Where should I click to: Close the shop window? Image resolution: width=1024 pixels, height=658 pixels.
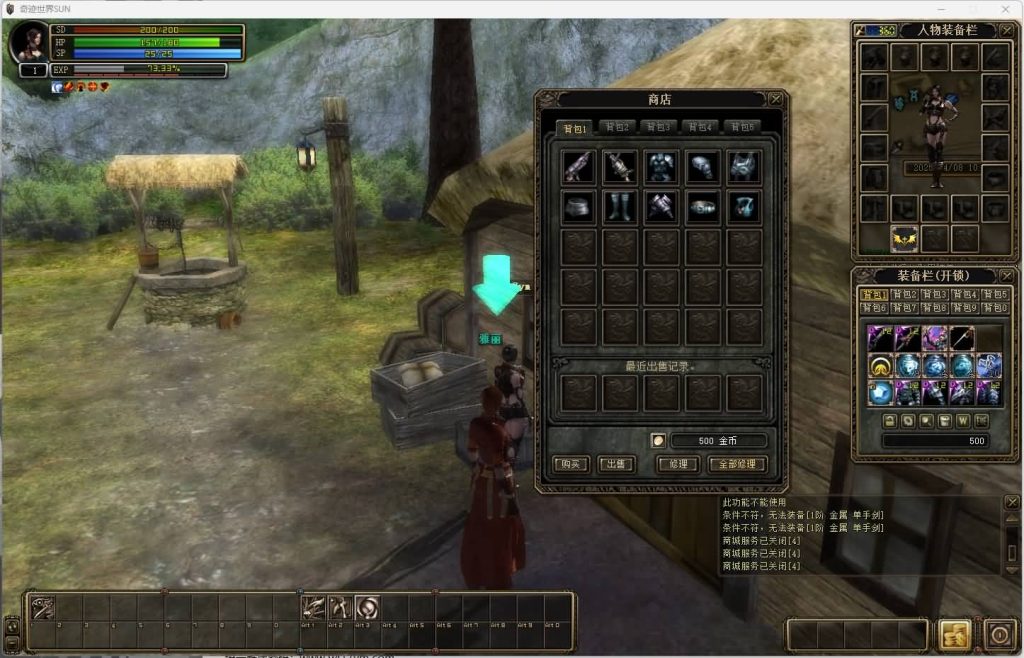pyautogui.click(x=775, y=99)
